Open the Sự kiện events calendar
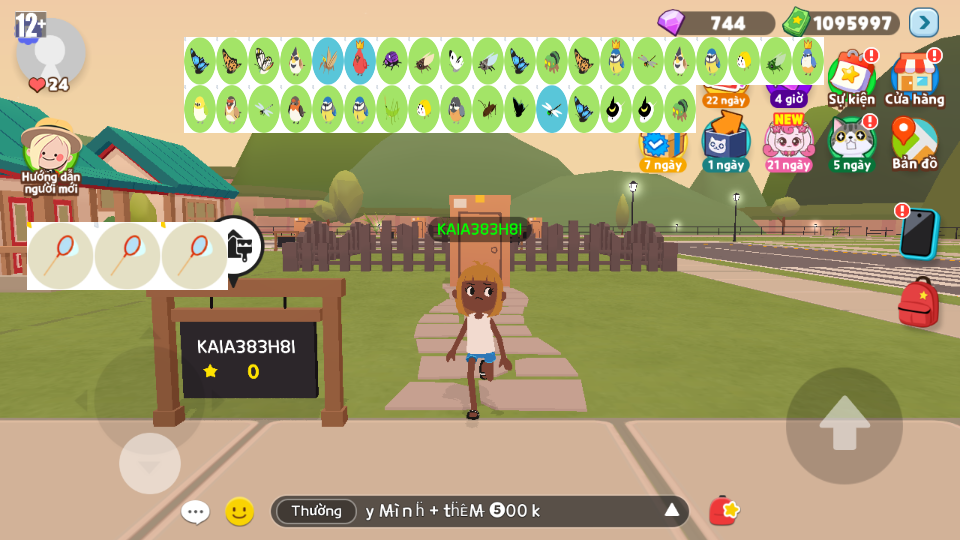 (851, 76)
